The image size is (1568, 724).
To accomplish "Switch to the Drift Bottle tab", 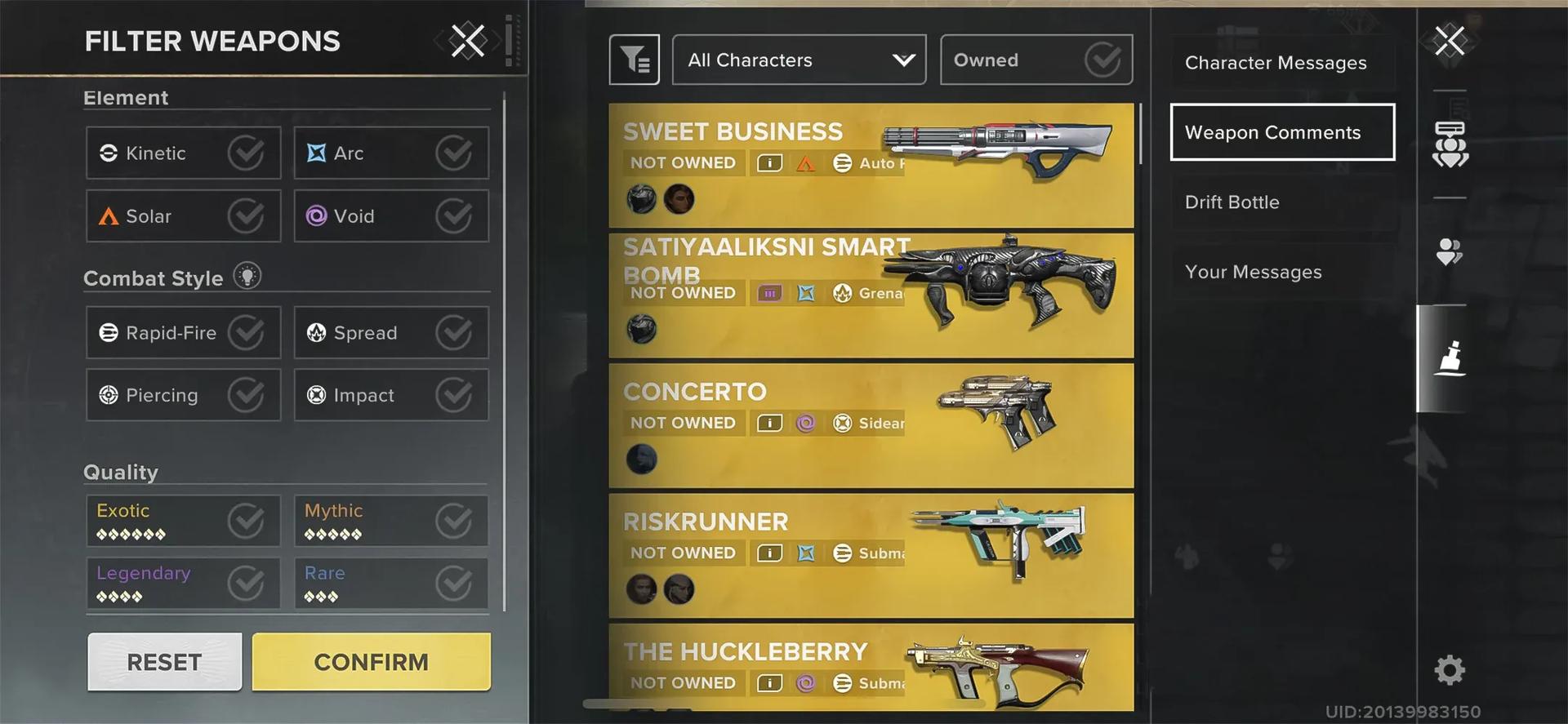I will pyautogui.click(x=1232, y=202).
